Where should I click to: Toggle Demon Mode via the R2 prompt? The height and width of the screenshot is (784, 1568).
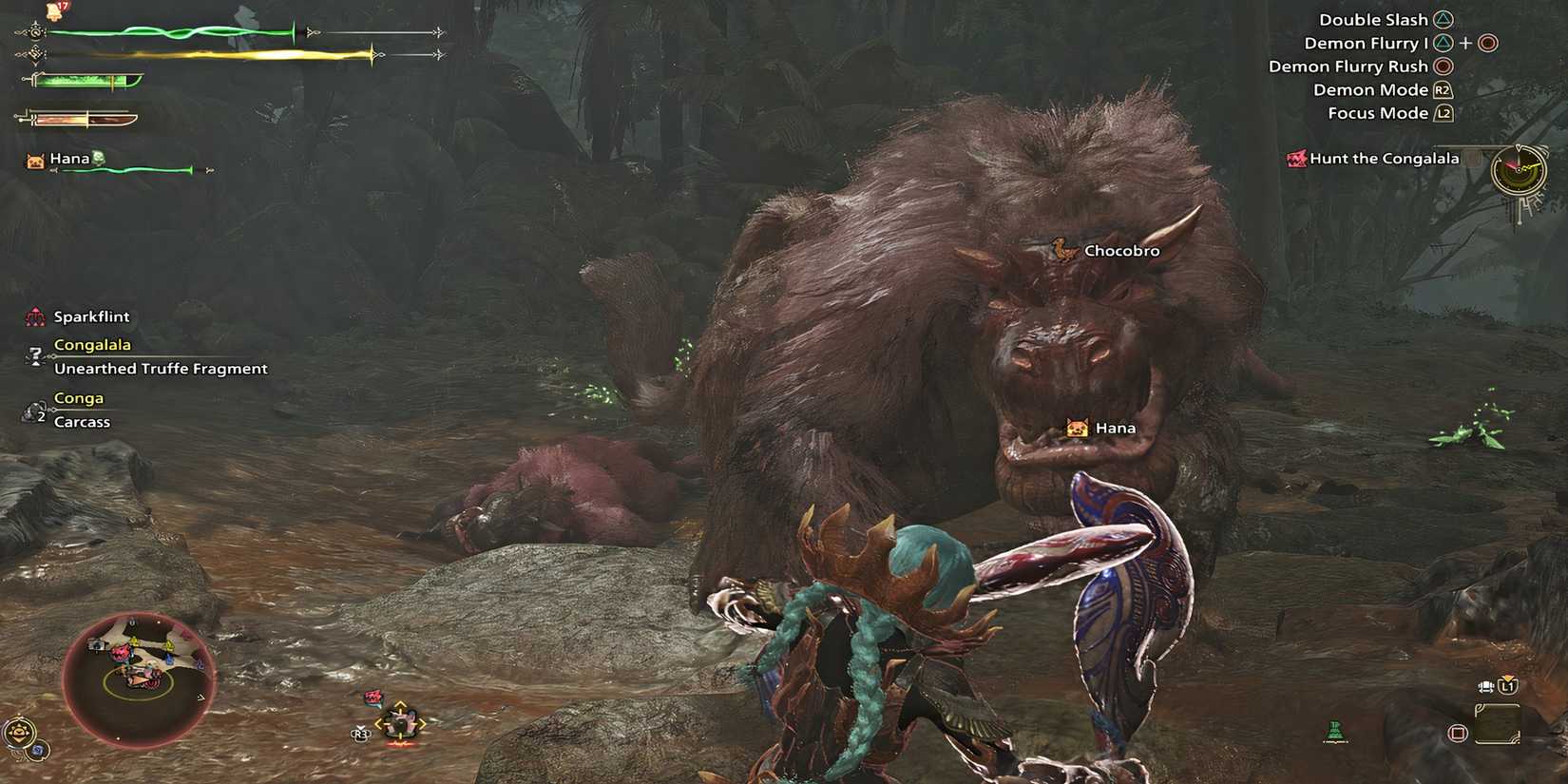click(x=1443, y=89)
